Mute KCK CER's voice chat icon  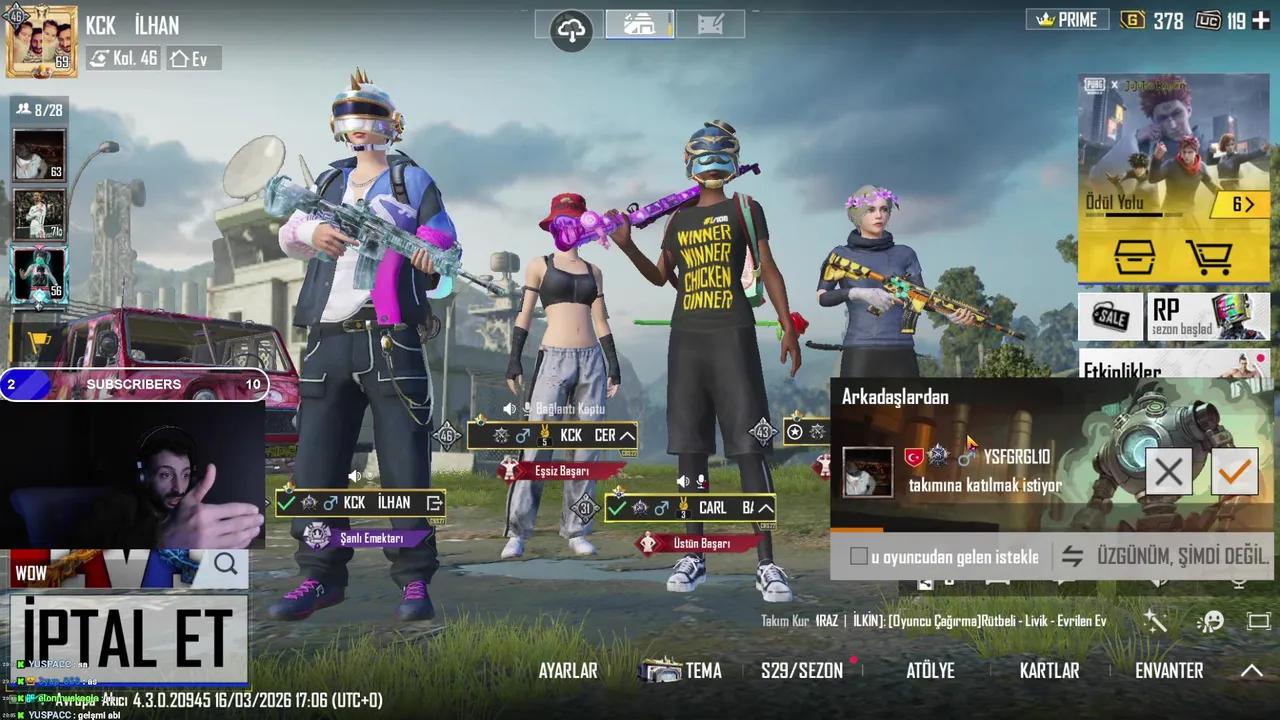510,408
